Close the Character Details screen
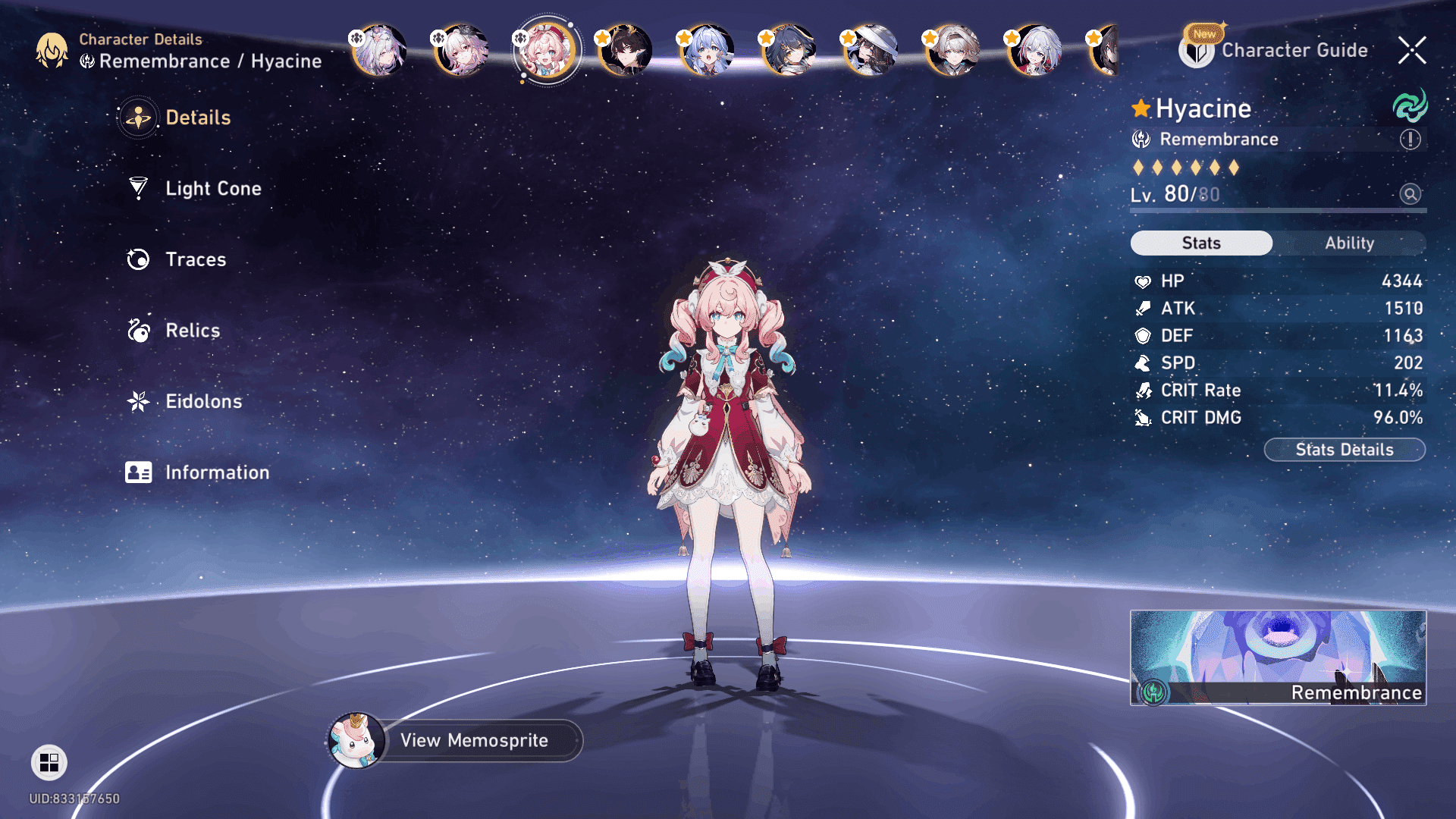 coord(1412,50)
